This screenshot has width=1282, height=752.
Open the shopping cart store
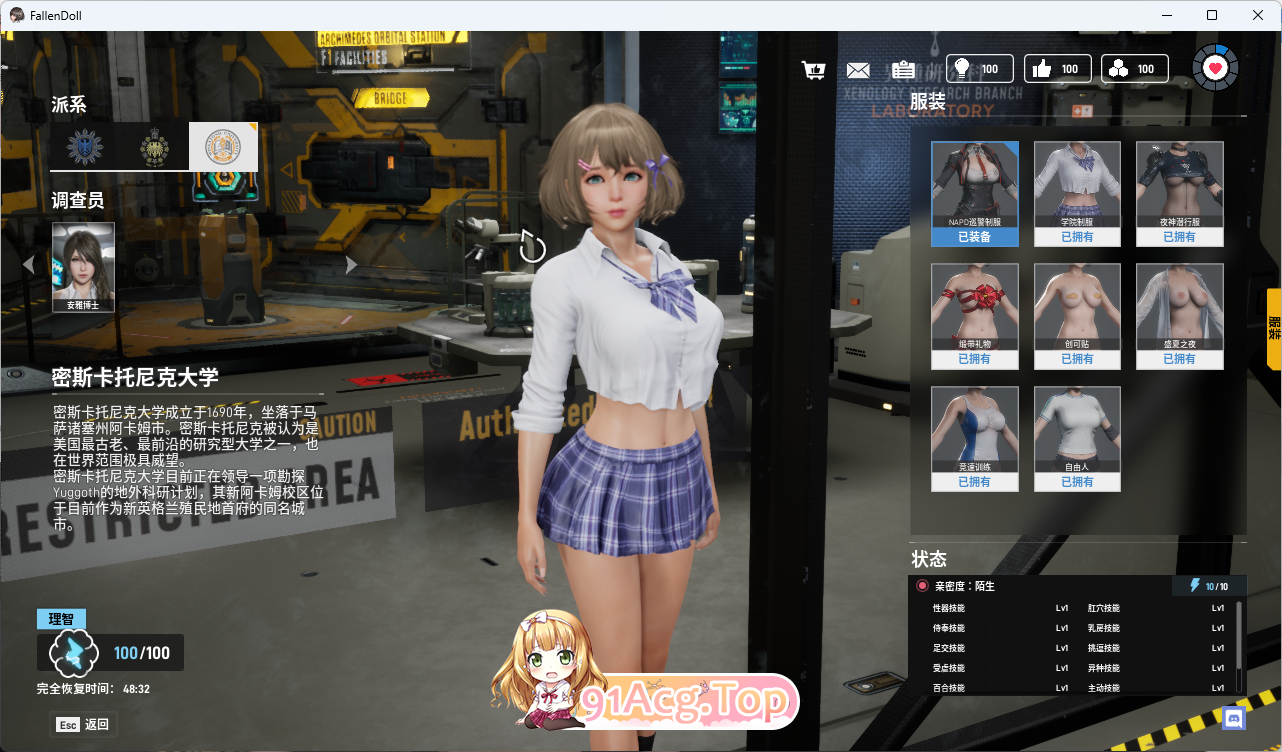[814, 70]
